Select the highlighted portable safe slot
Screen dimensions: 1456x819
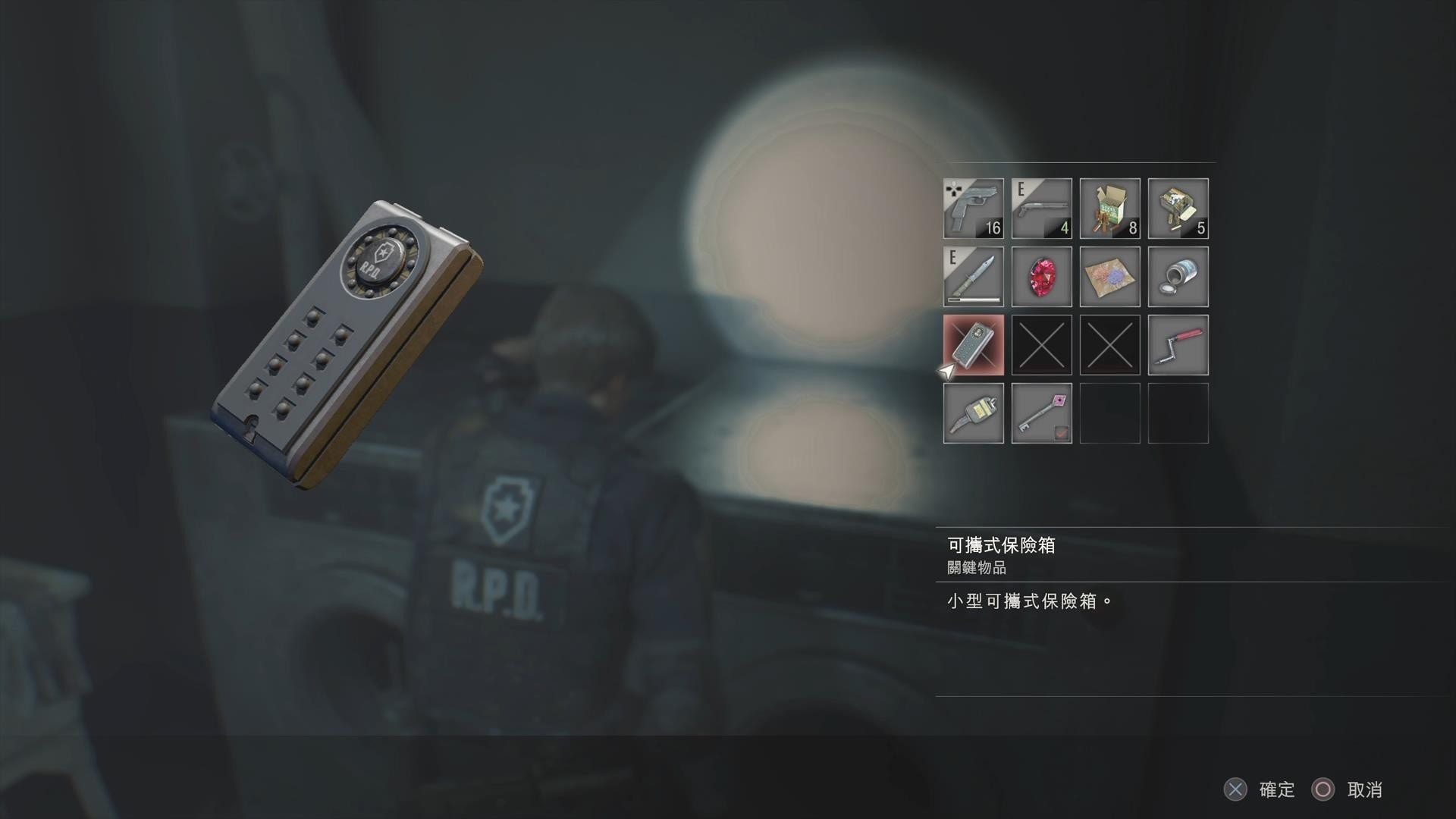(x=973, y=345)
